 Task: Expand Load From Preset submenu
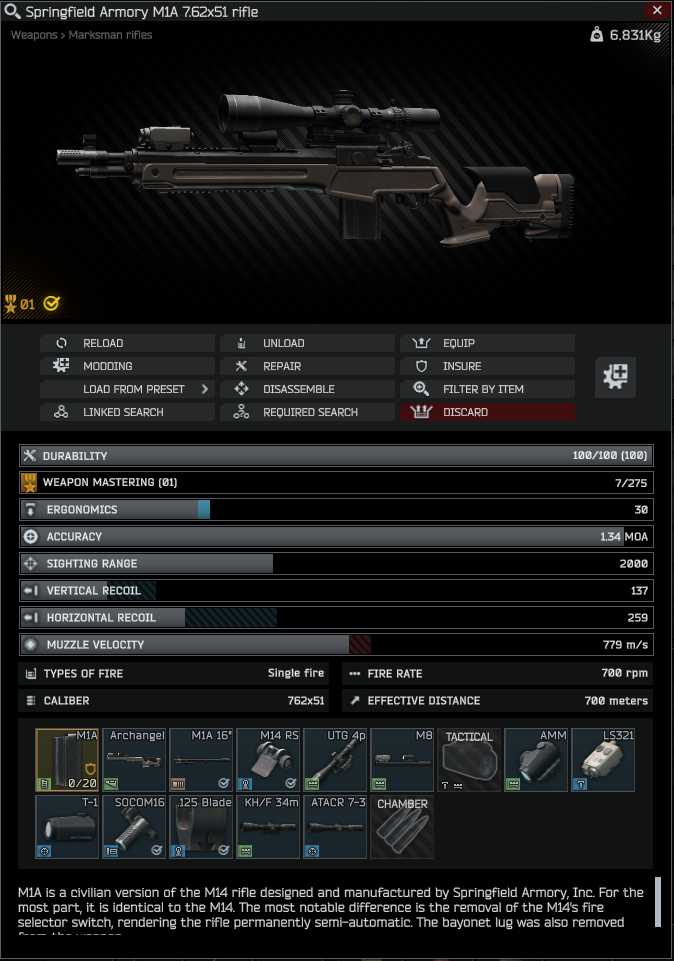pos(127,389)
